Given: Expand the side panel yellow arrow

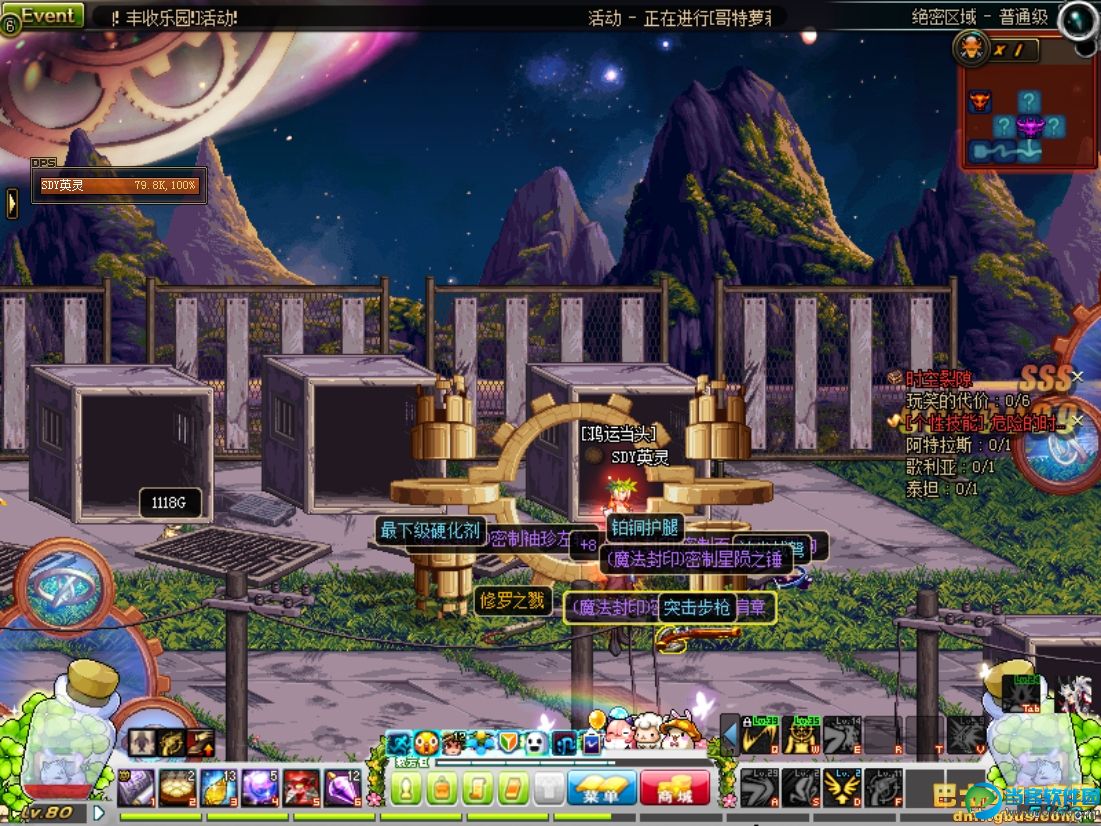Looking at the screenshot, I should click(x=12, y=203).
